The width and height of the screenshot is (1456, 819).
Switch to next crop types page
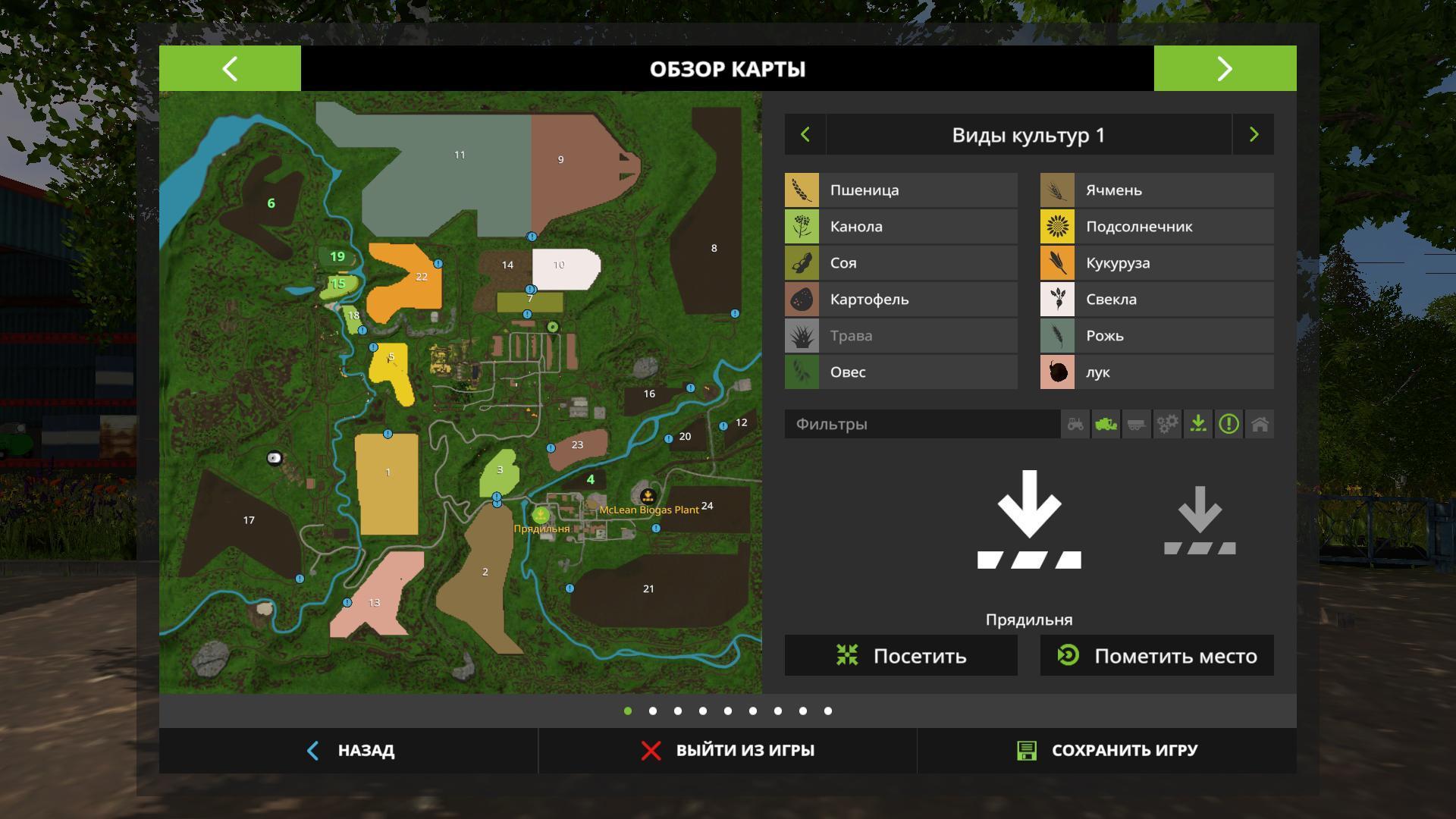tap(1254, 135)
